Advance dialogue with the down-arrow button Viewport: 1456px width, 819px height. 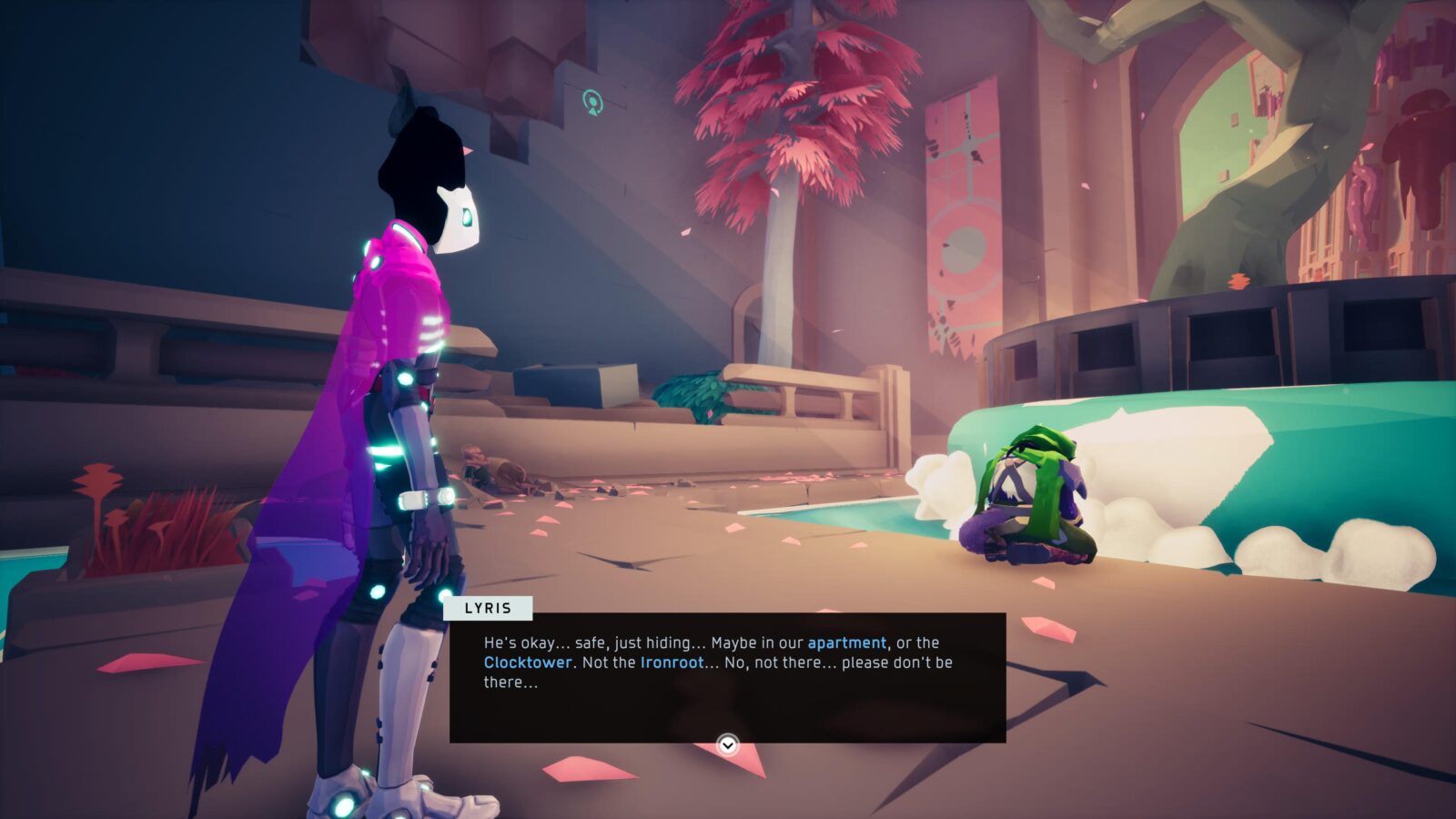tap(727, 745)
